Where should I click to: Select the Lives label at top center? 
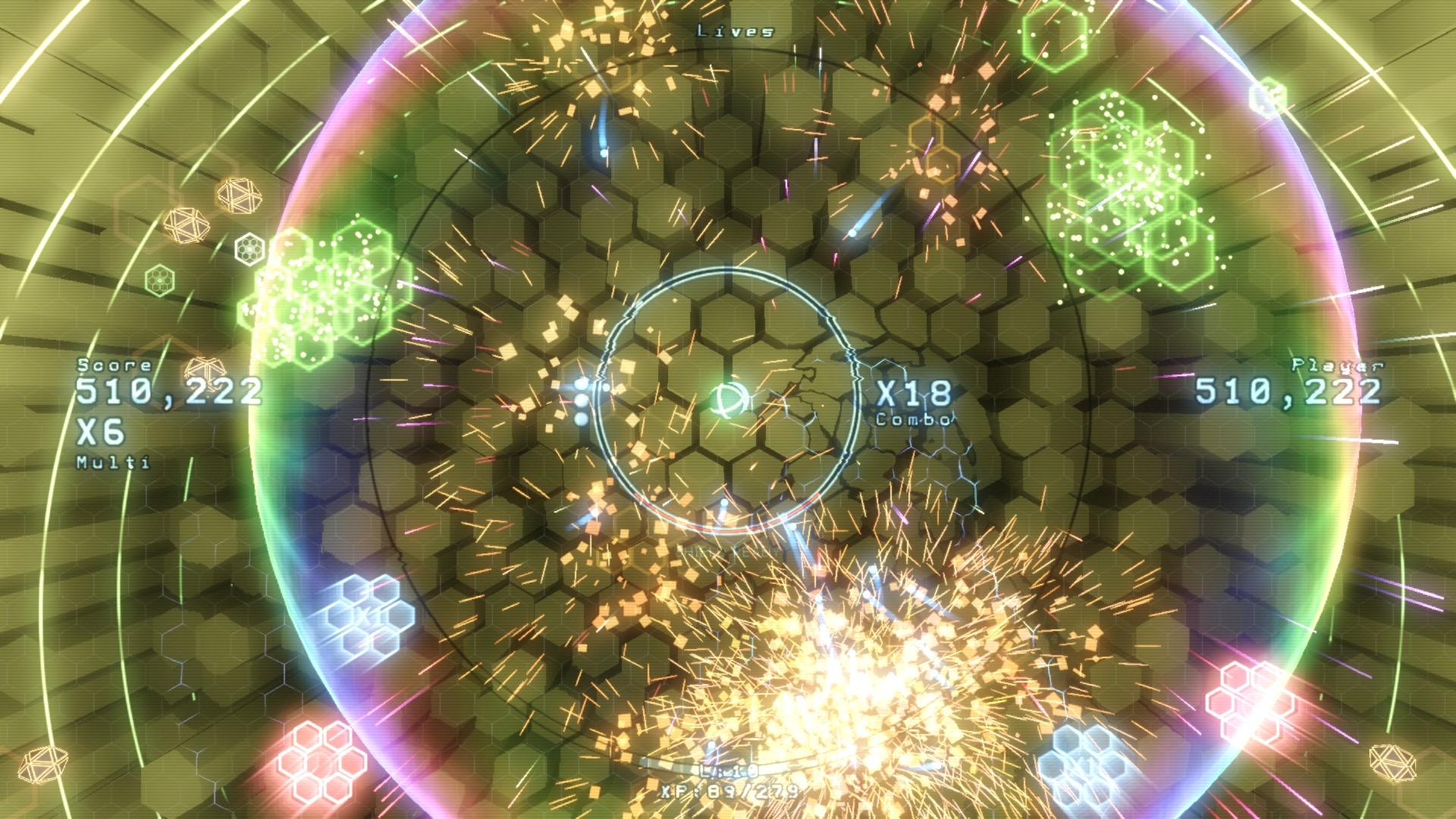[x=733, y=30]
